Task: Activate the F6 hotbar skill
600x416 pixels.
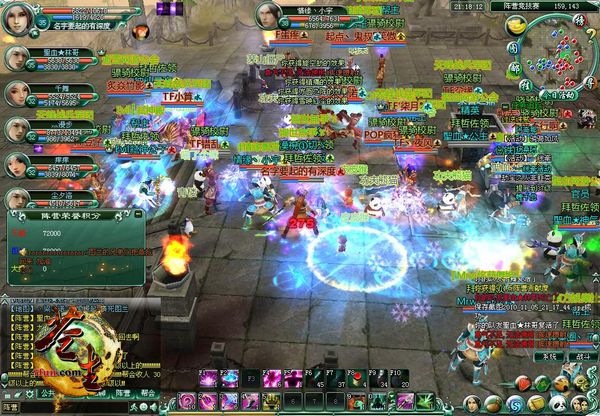Action: tap(314, 381)
